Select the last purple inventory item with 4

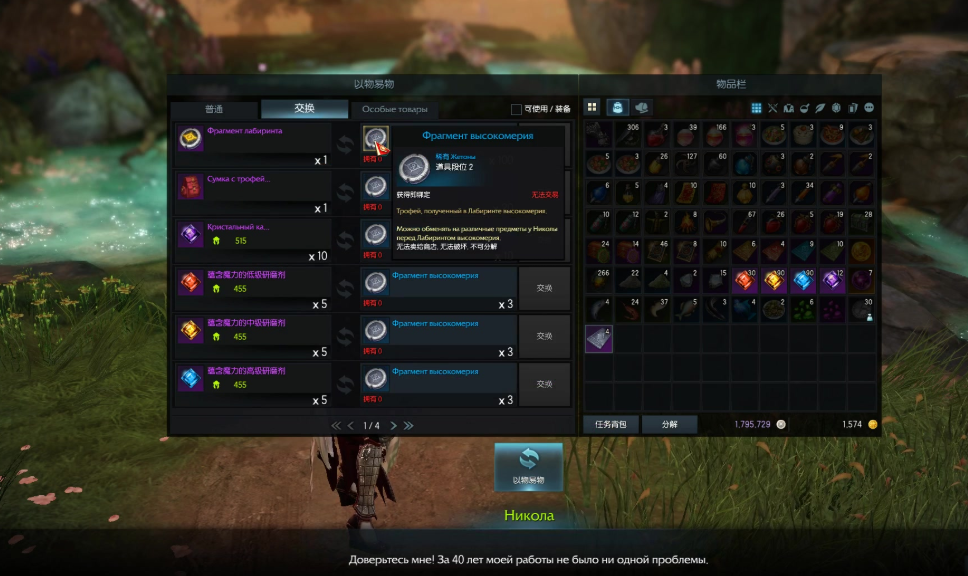[598, 339]
